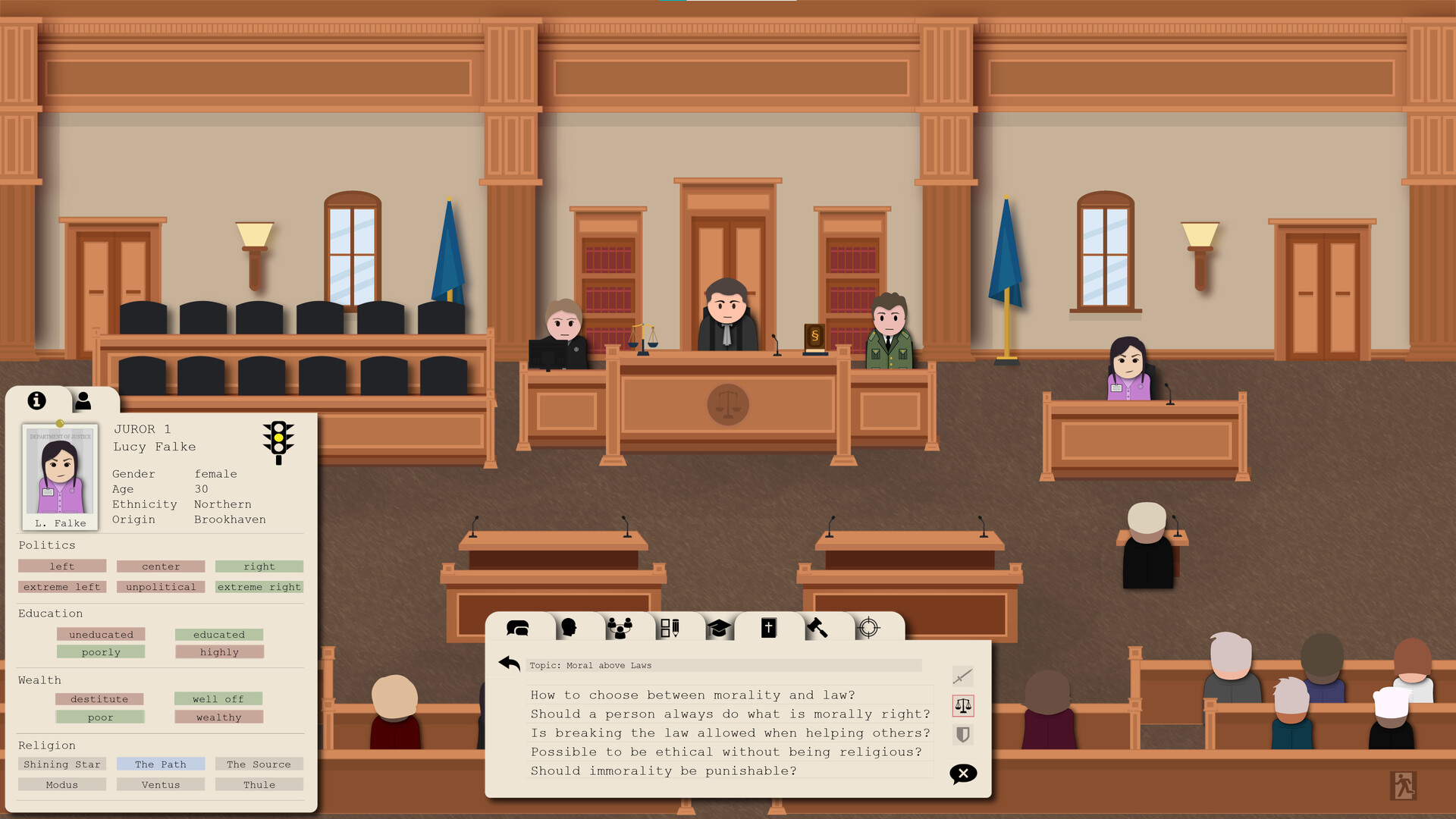The width and height of the screenshot is (1456, 819).
Task: Mark the juror as 'wealthy'
Action: click(218, 717)
